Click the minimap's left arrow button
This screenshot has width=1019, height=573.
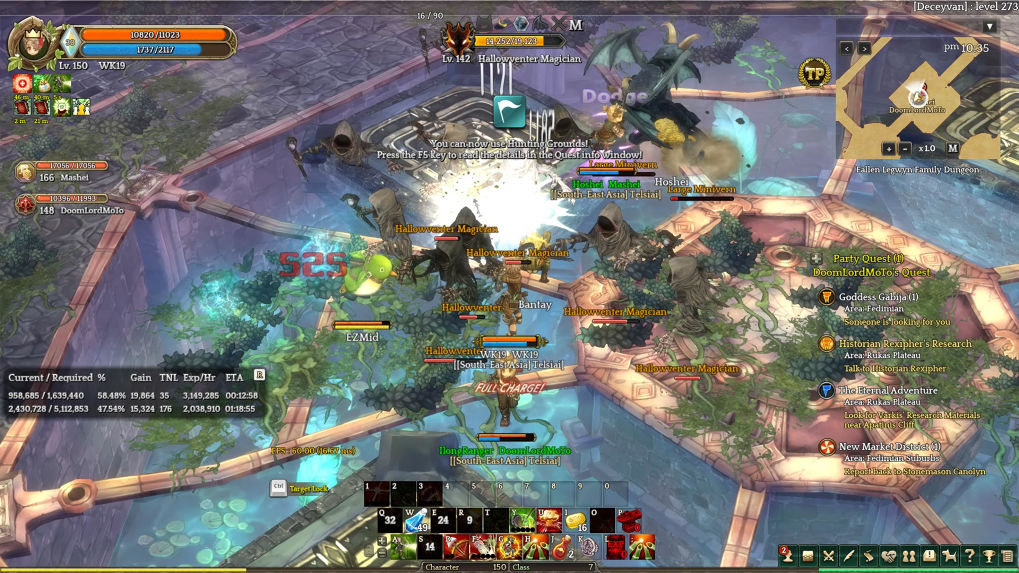(x=846, y=48)
